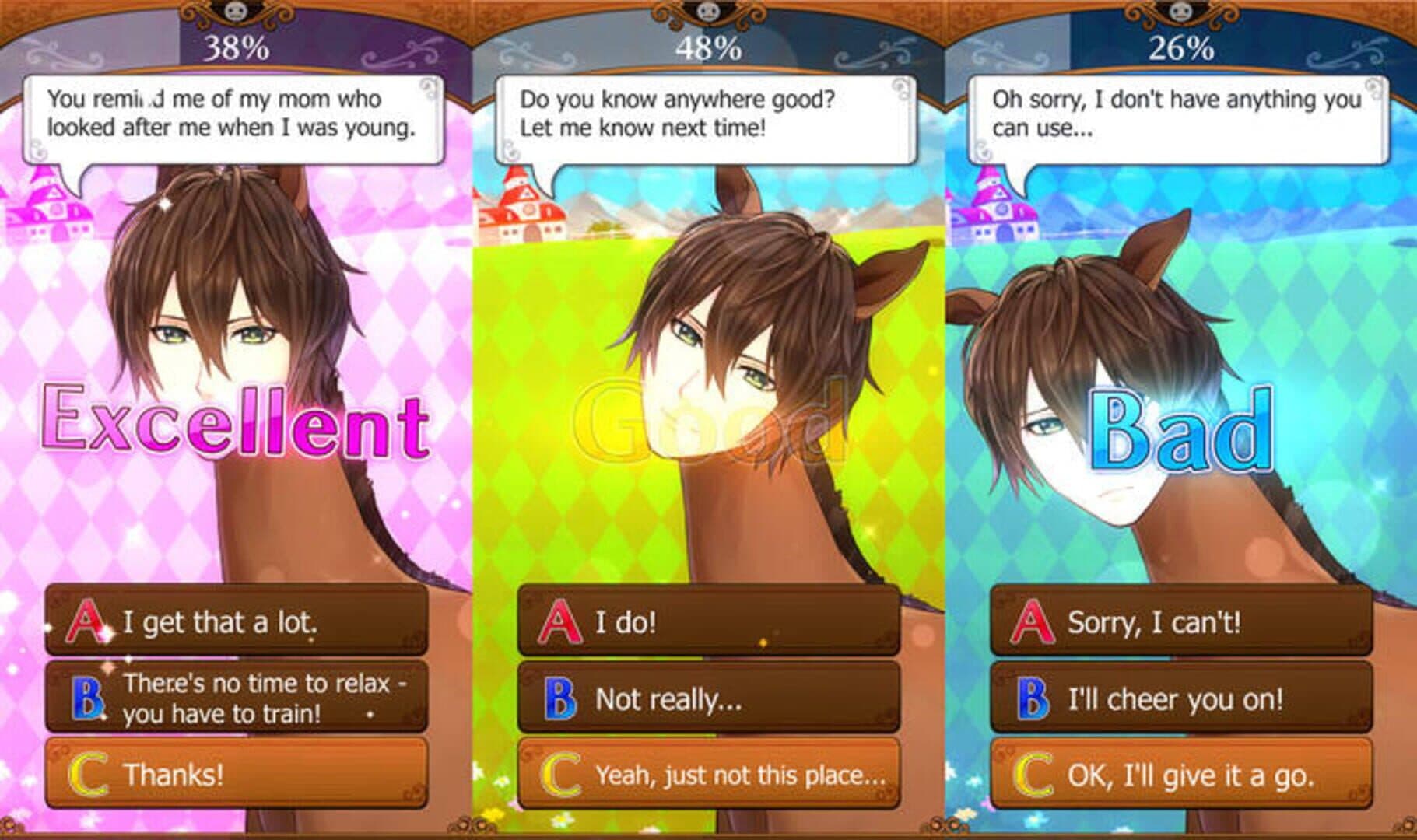Screen dimensions: 1417x840
Task: Advance the 'Do you know anywhere good?' dialogue
Action: pos(706,118)
